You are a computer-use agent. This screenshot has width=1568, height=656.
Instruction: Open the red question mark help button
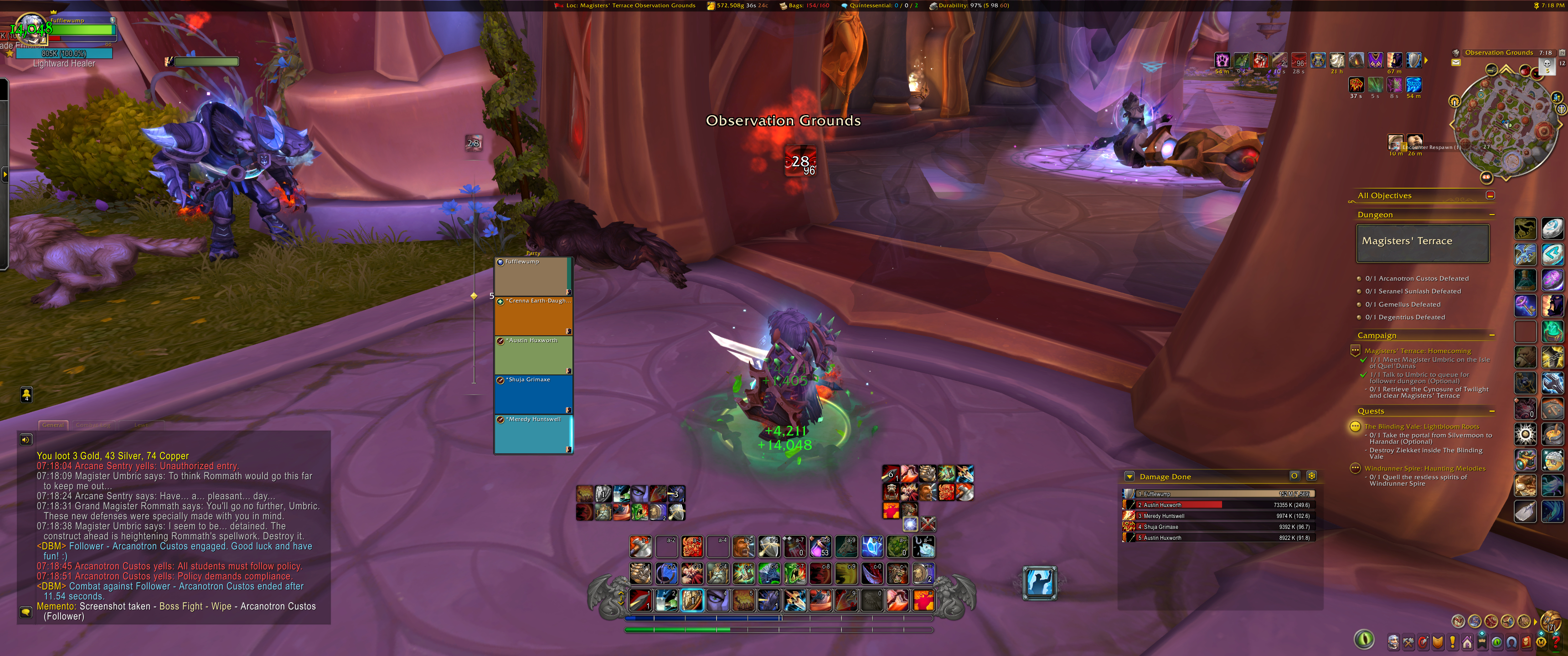click(1556, 641)
